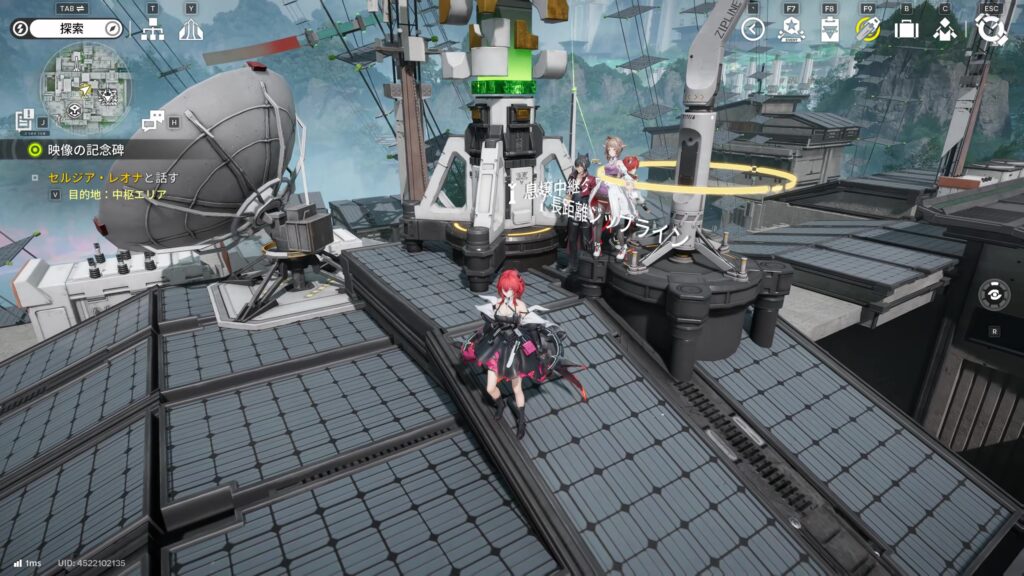Activate the circular eye scan button

(993, 296)
